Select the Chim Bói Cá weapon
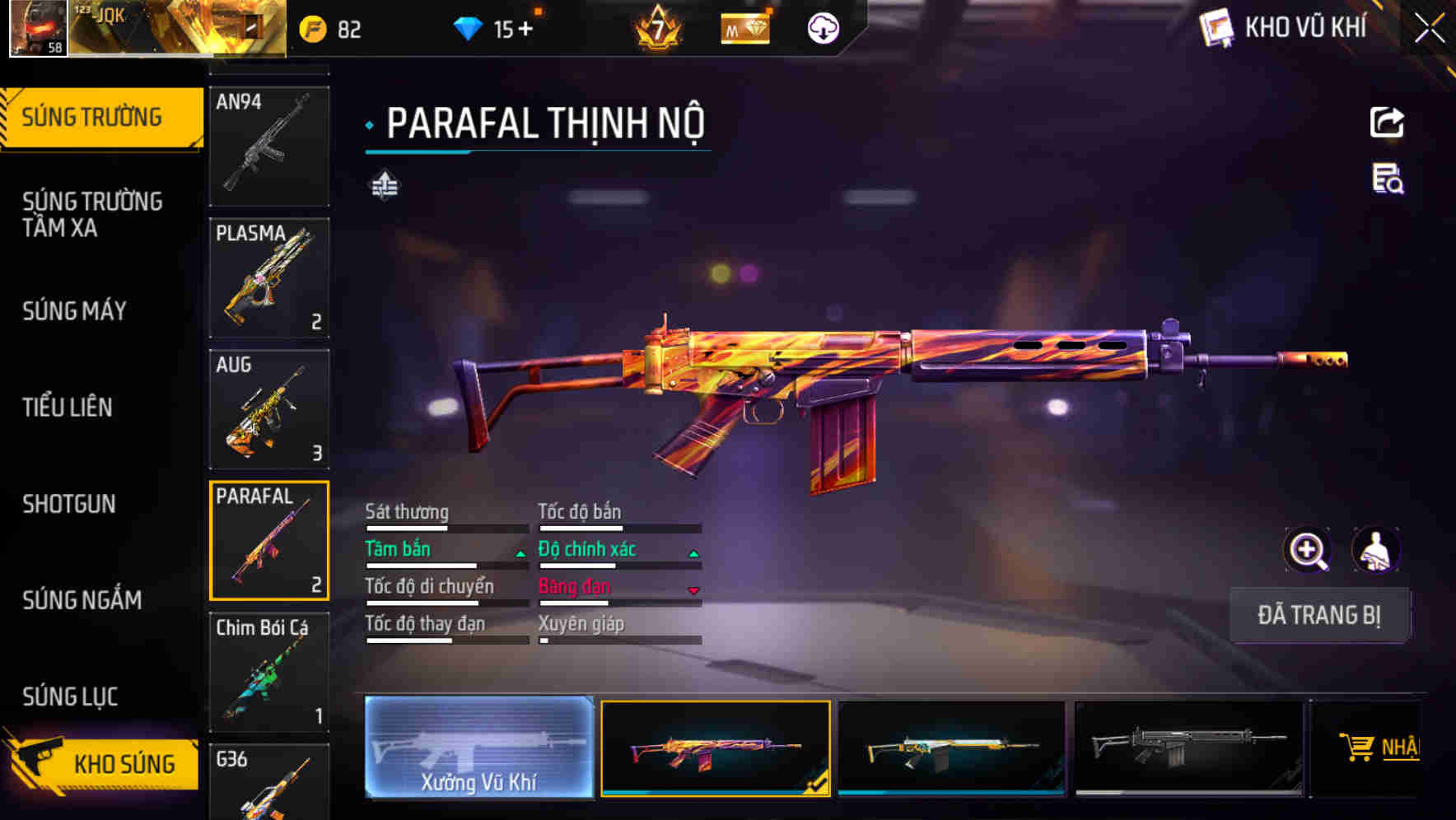Viewport: 1456px width, 820px height. click(269, 673)
